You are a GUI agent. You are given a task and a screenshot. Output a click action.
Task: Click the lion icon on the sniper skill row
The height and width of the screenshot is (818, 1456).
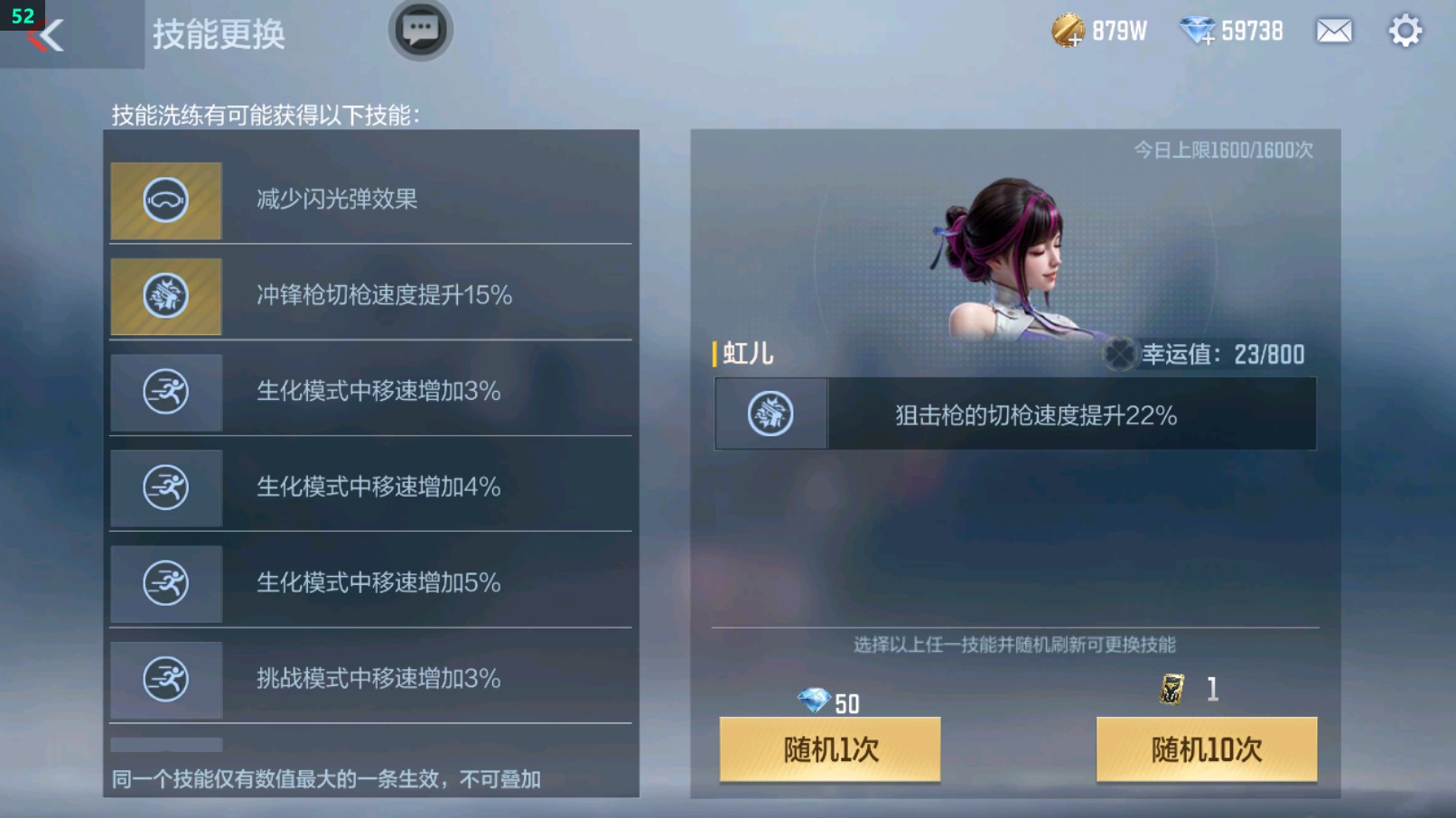[770, 414]
